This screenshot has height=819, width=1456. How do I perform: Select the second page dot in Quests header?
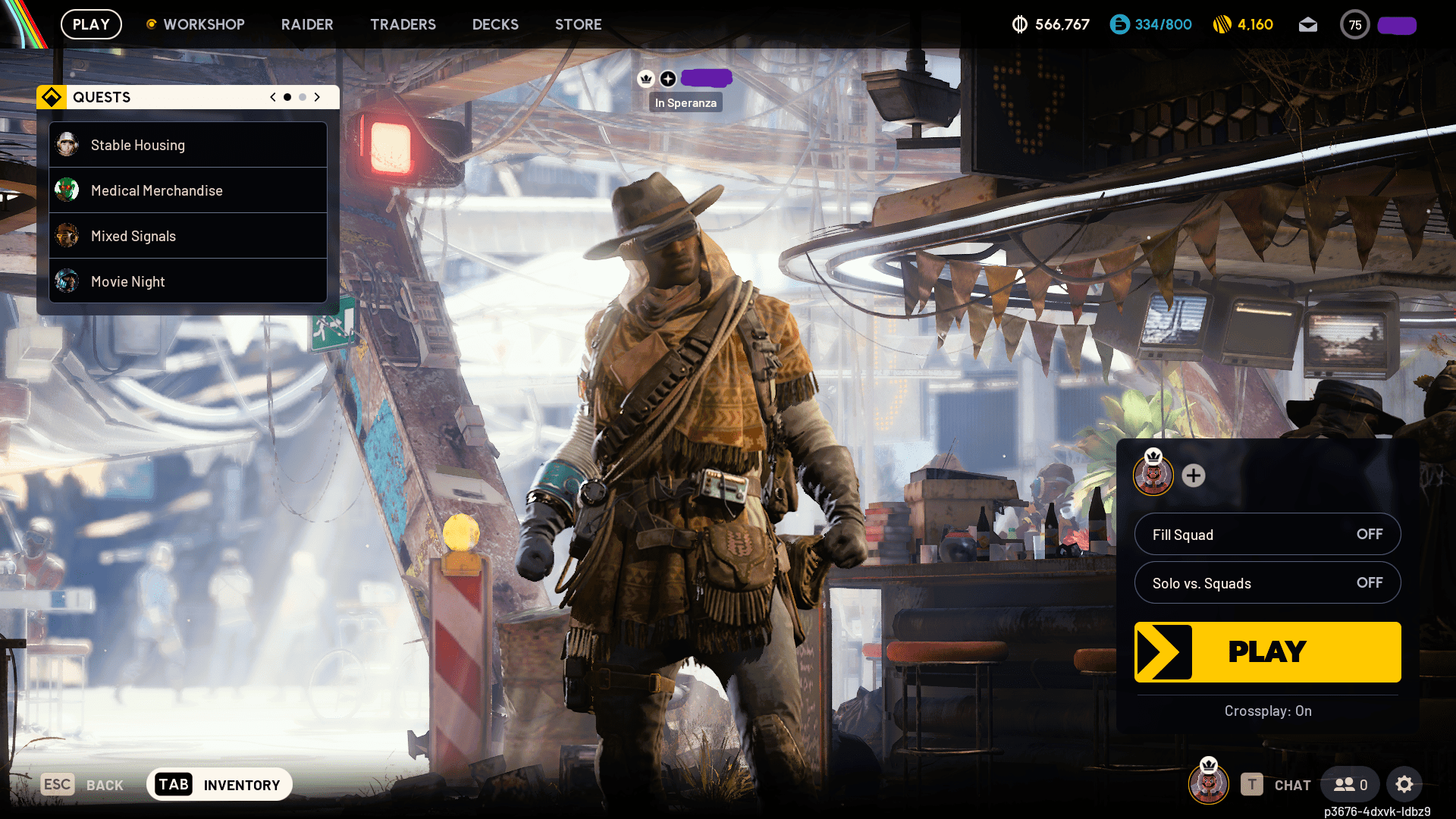302,97
